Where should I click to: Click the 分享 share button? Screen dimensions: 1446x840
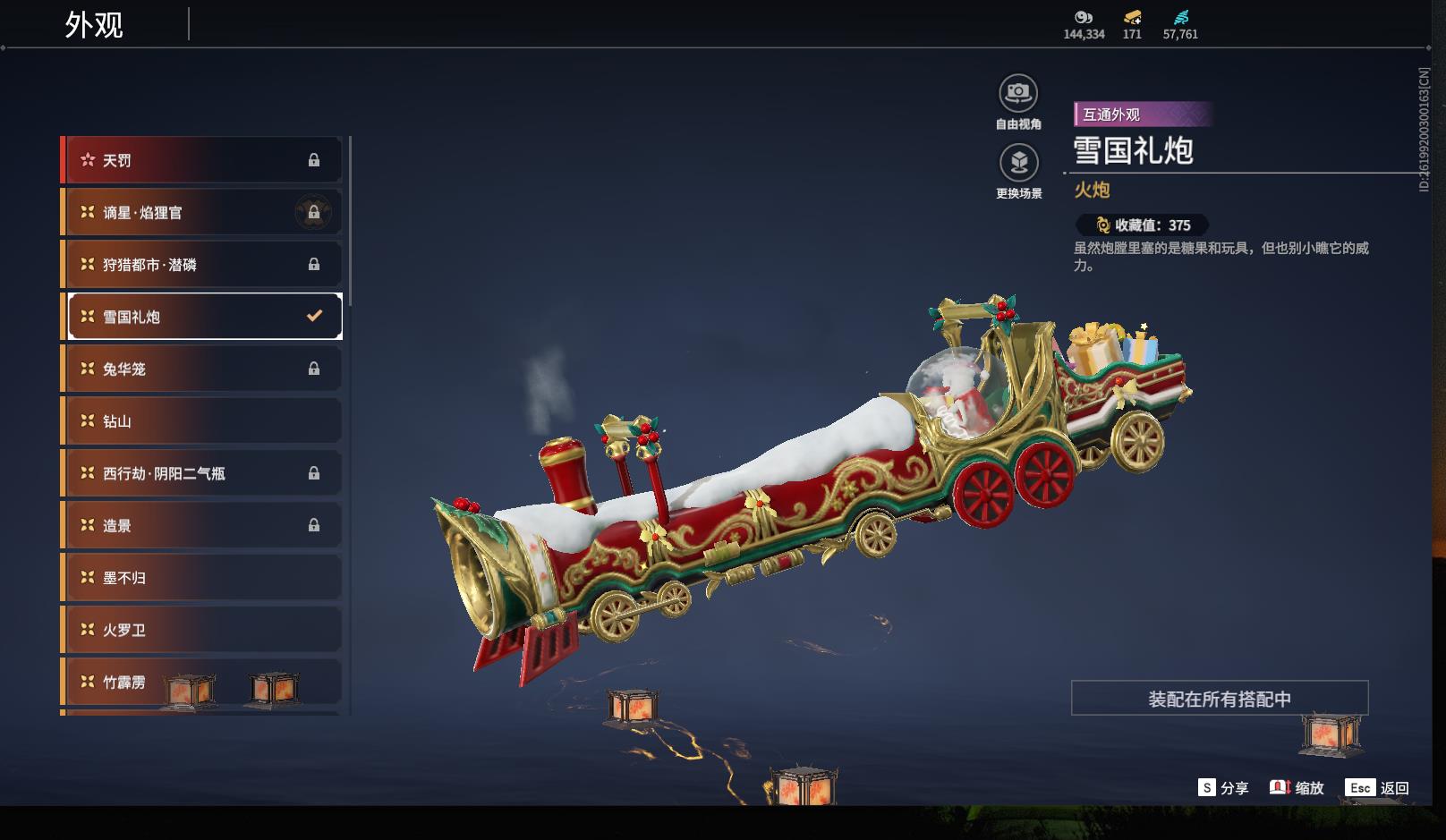pyautogui.click(x=1223, y=788)
